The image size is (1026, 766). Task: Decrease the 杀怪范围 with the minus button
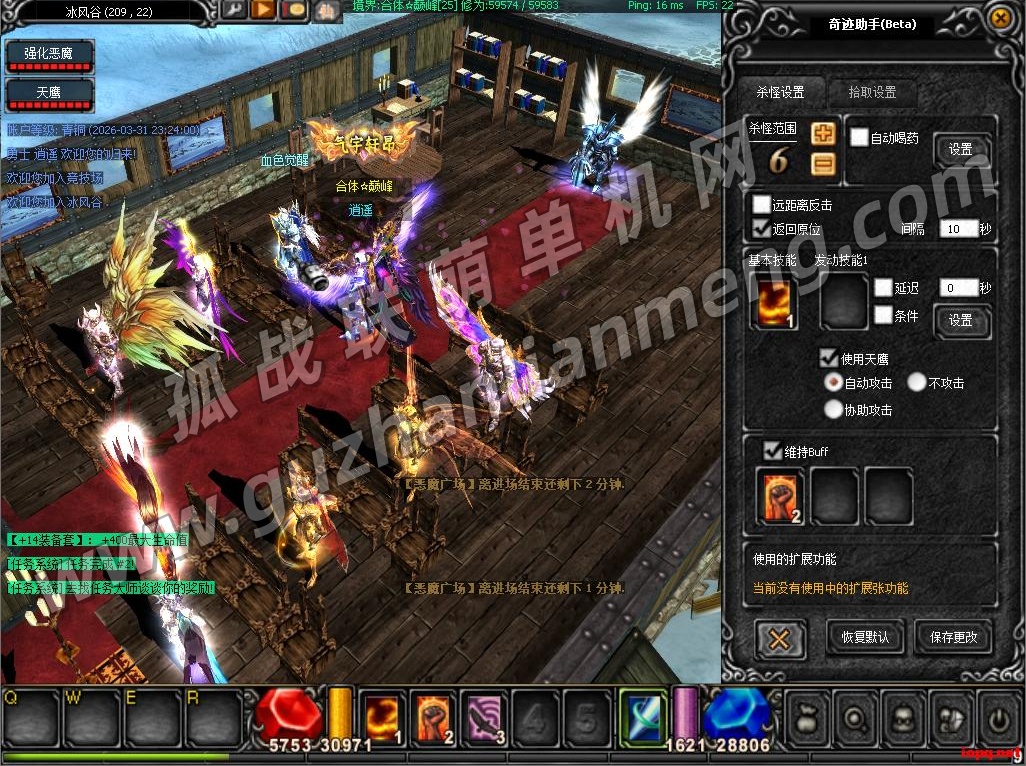coord(823,164)
